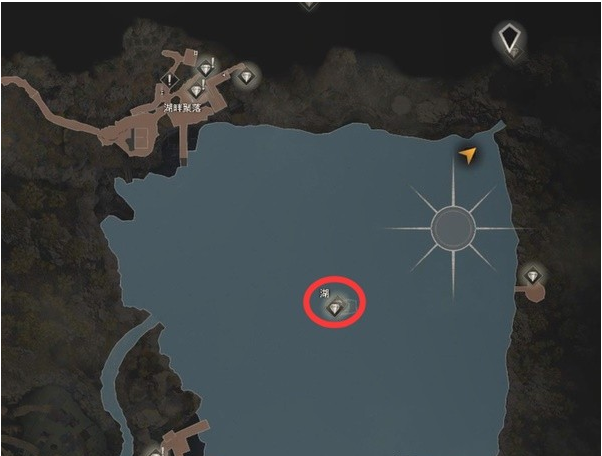The width and height of the screenshot is (602, 456).
Task: Click the compass rose on the lake
Action: tap(453, 229)
